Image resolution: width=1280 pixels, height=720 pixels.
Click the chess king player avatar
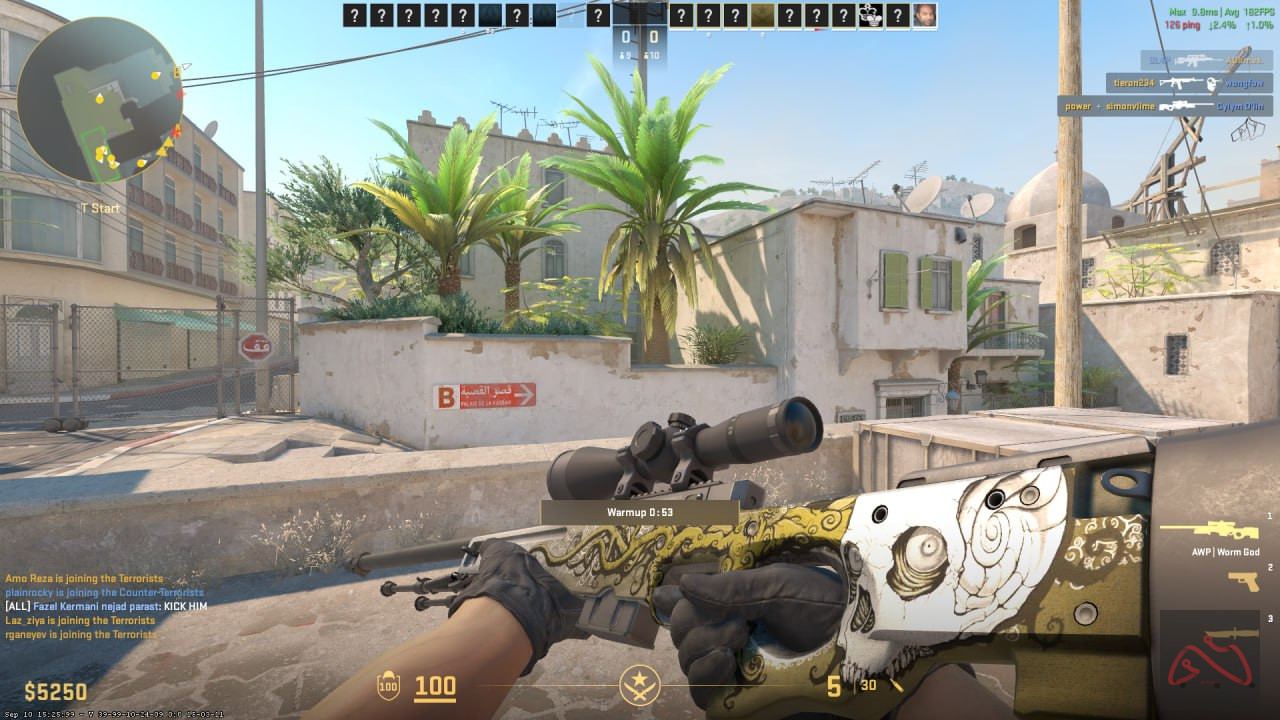click(870, 15)
